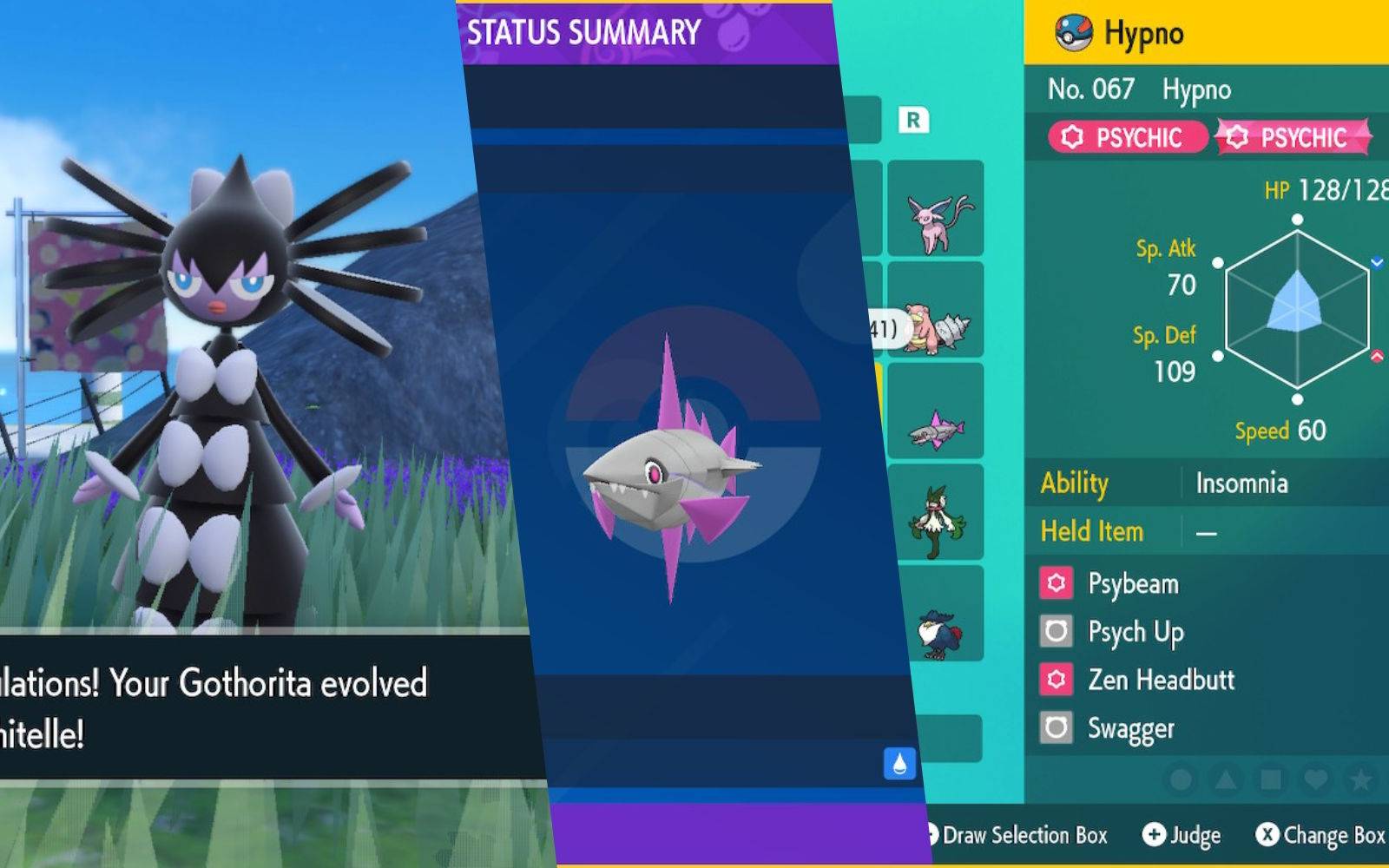Select the Swagger move

(1130, 728)
